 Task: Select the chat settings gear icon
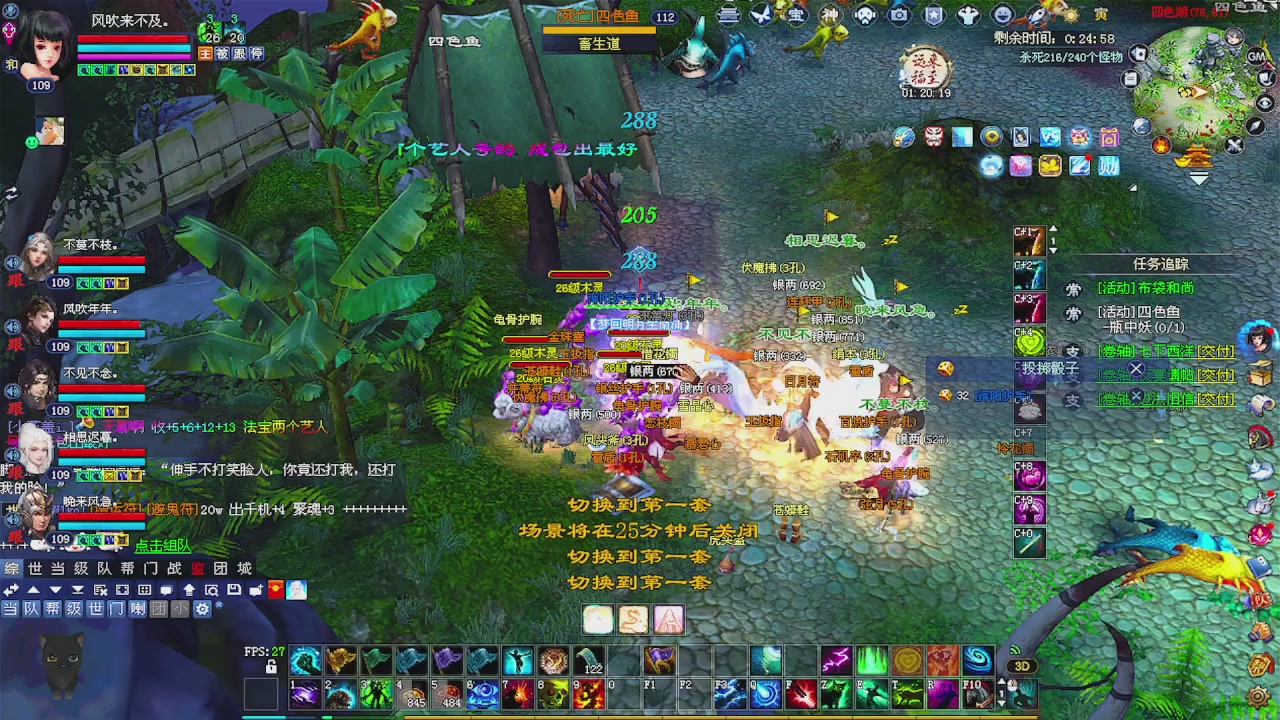pos(202,609)
